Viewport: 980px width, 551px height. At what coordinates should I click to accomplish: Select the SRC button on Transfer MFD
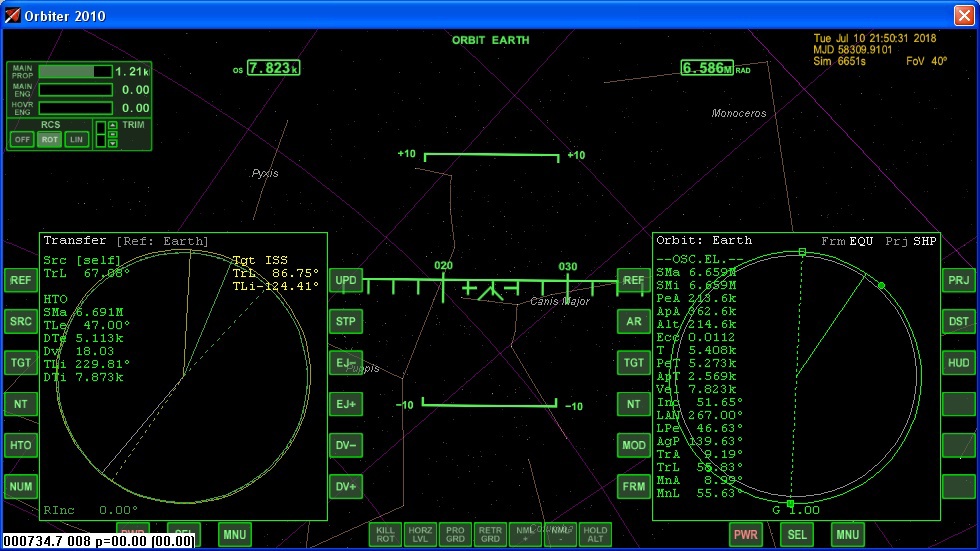(20, 322)
